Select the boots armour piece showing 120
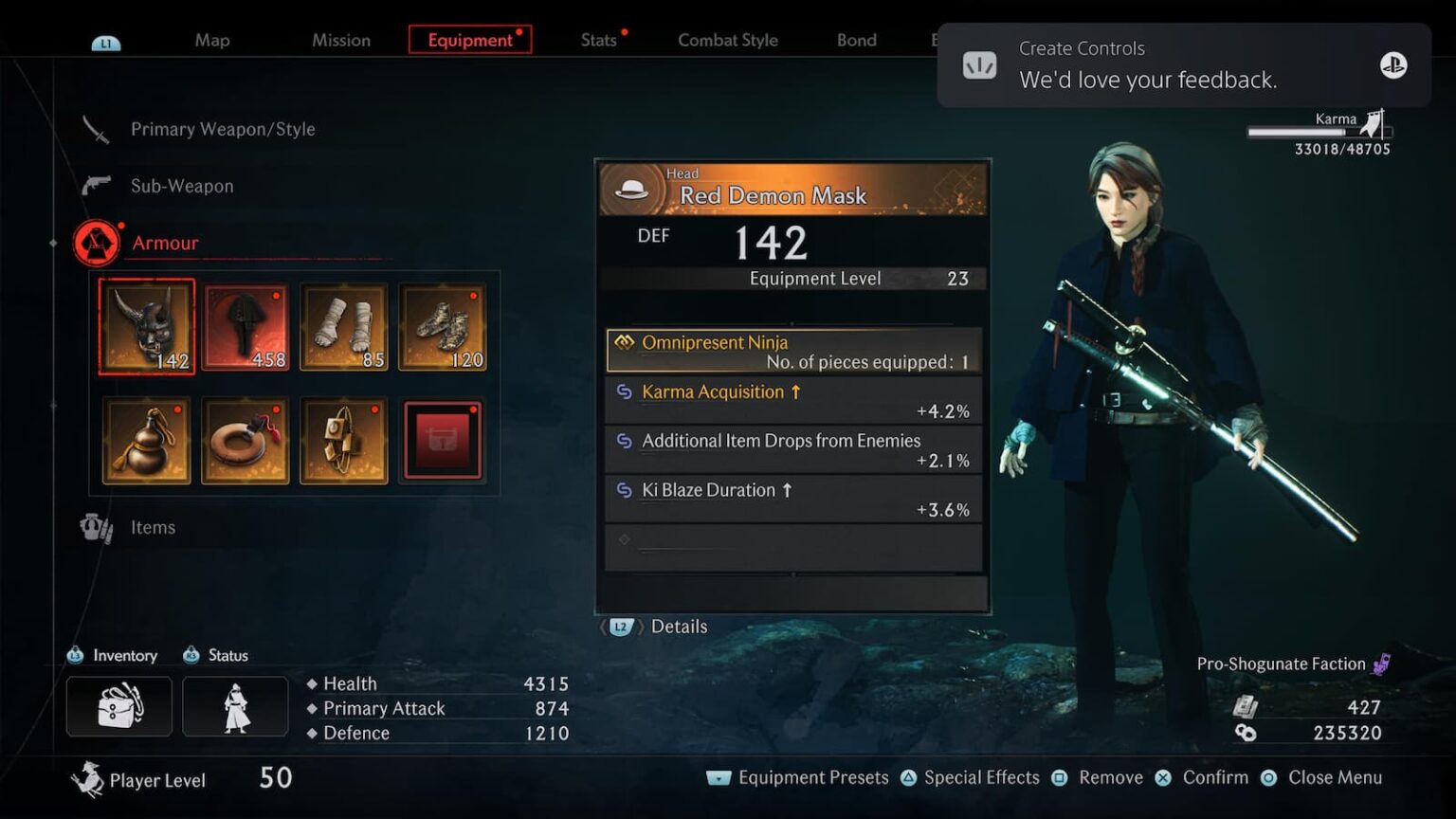Image resolution: width=1456 pixels, height=819 pixels. point(442,326)
